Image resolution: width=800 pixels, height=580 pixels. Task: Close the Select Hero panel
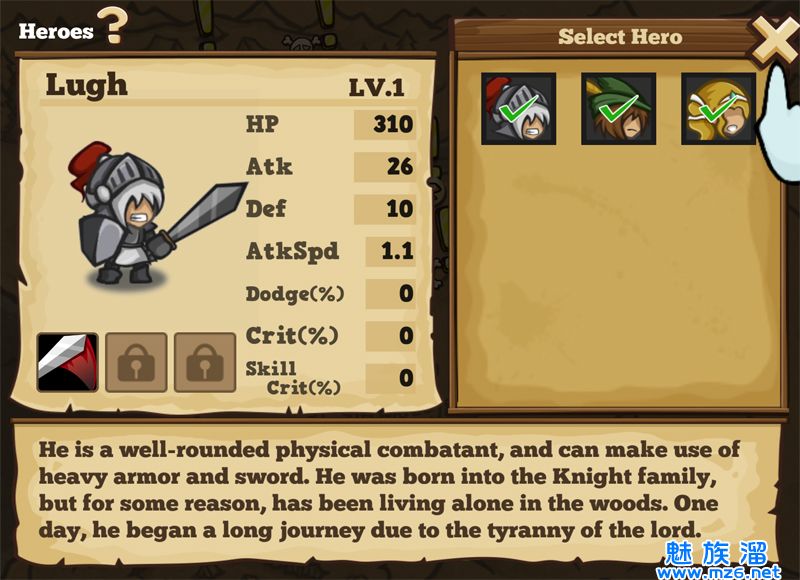772,41
